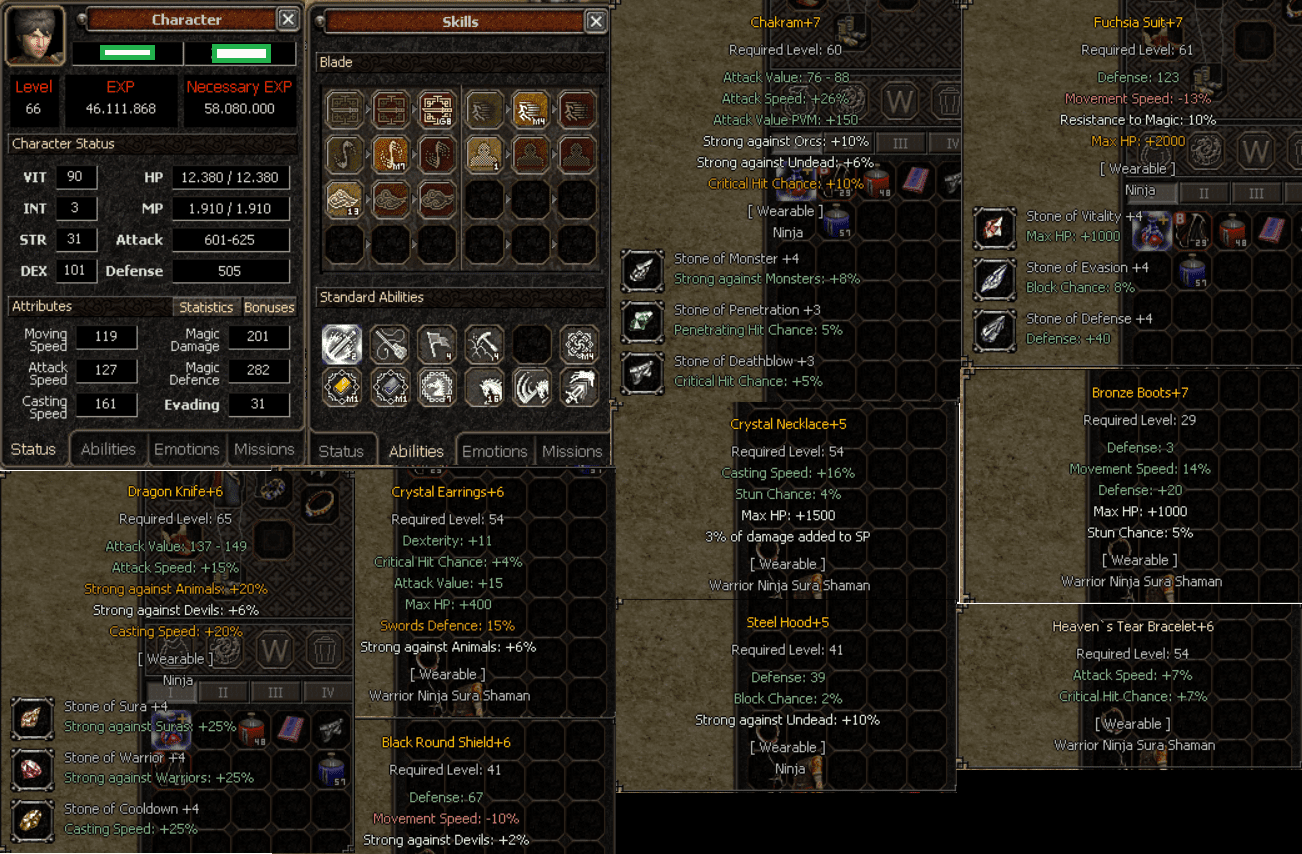Open Emotions tab in Character window
This screenshot has width=1302, height=854.
186,449
